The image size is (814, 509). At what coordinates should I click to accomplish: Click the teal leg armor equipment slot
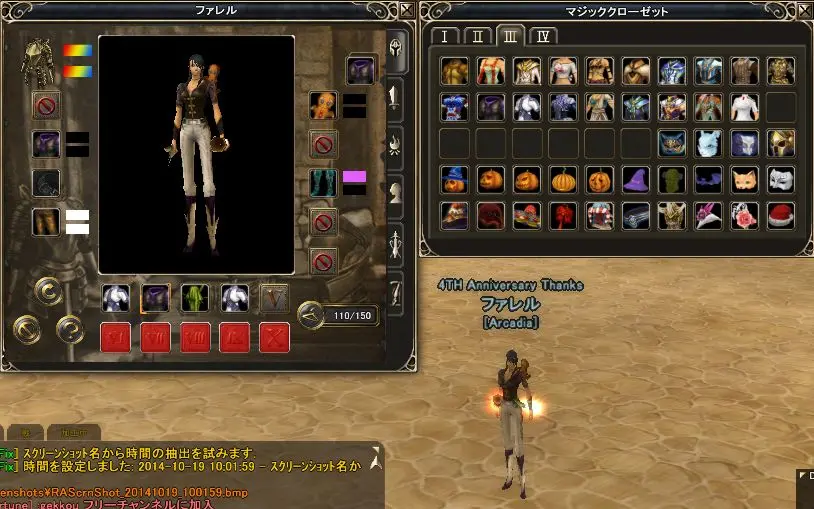tap(323, 183)
